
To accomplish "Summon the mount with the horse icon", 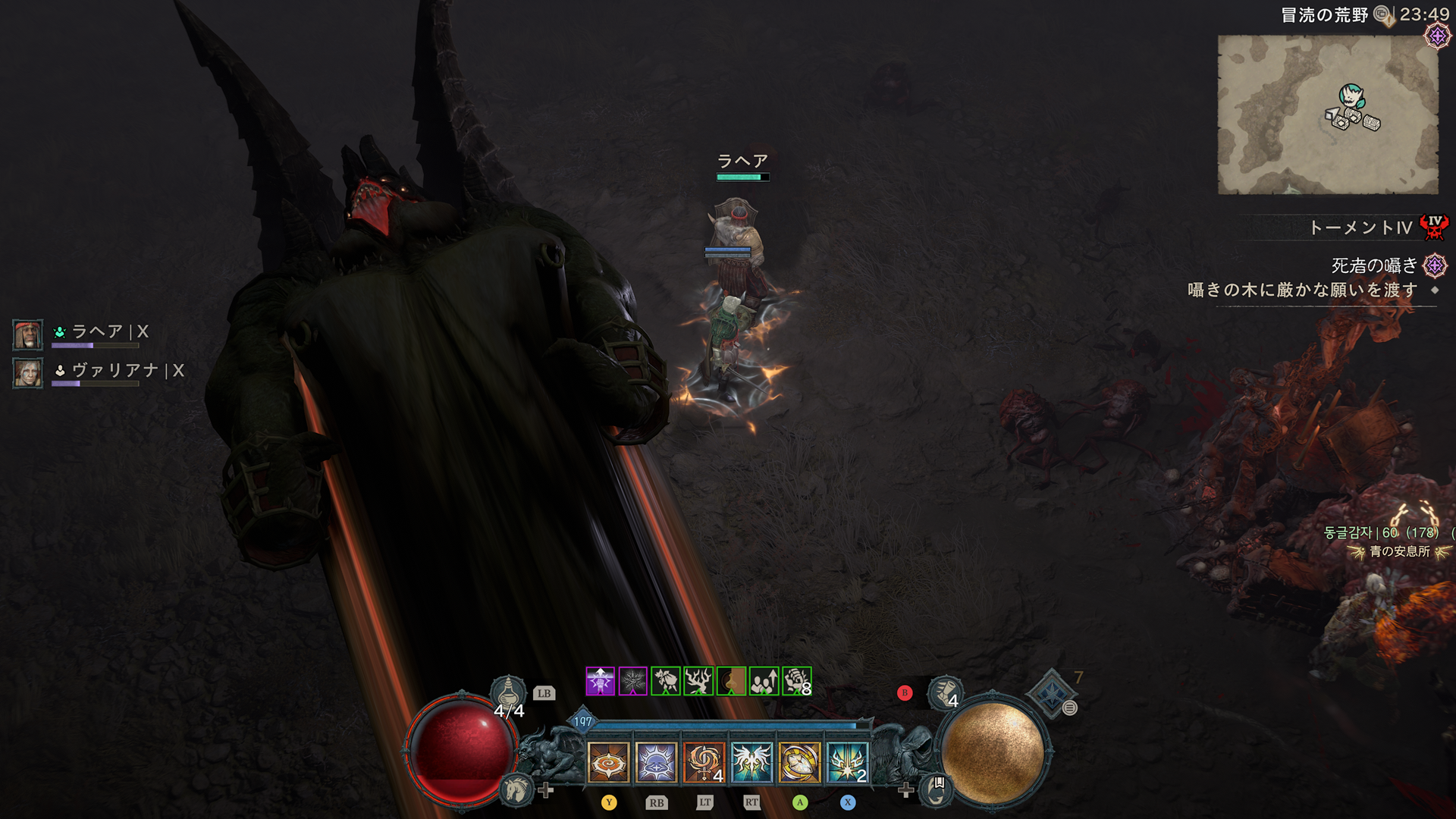I will click(x=517, y=789).
